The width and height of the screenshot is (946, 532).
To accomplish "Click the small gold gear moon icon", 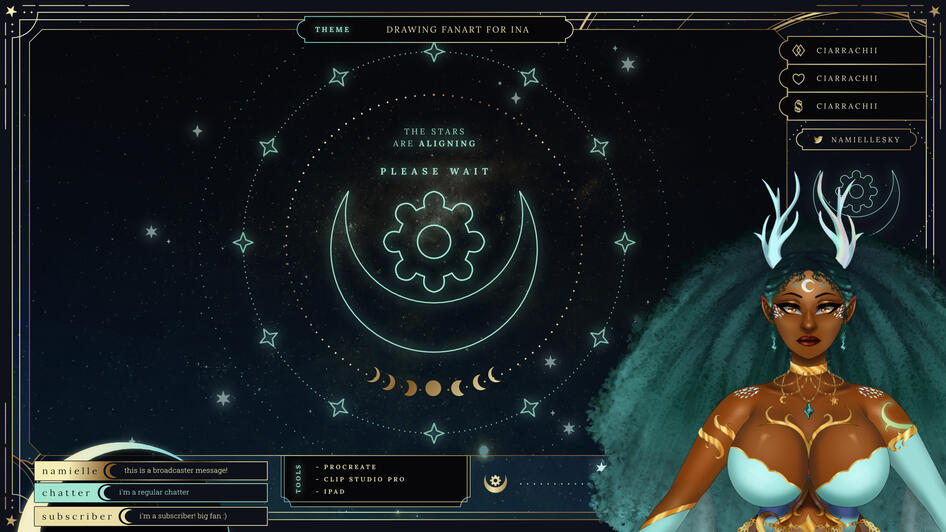I will 495,482.
